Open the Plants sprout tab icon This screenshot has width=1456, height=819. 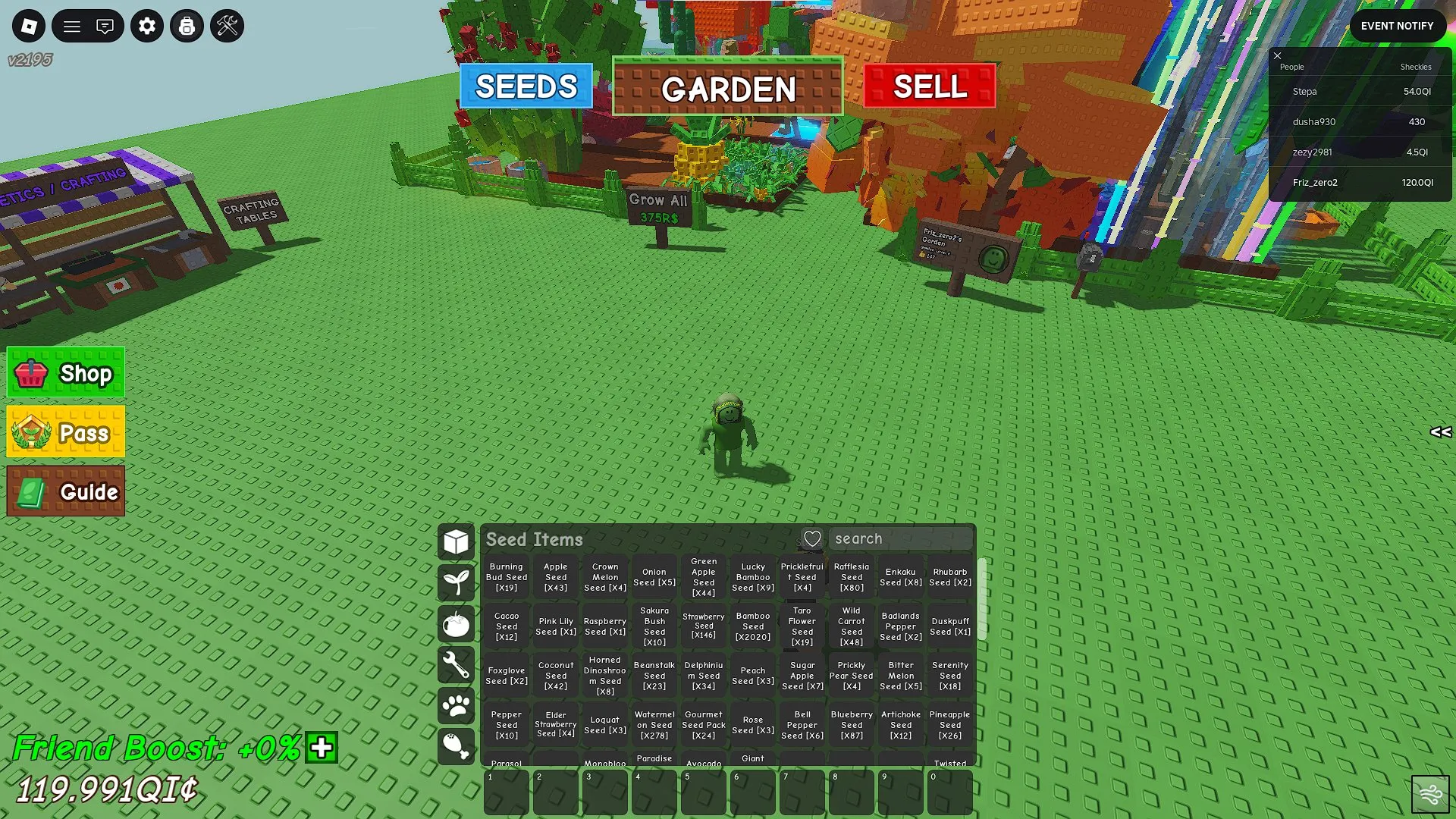(456, 582)
